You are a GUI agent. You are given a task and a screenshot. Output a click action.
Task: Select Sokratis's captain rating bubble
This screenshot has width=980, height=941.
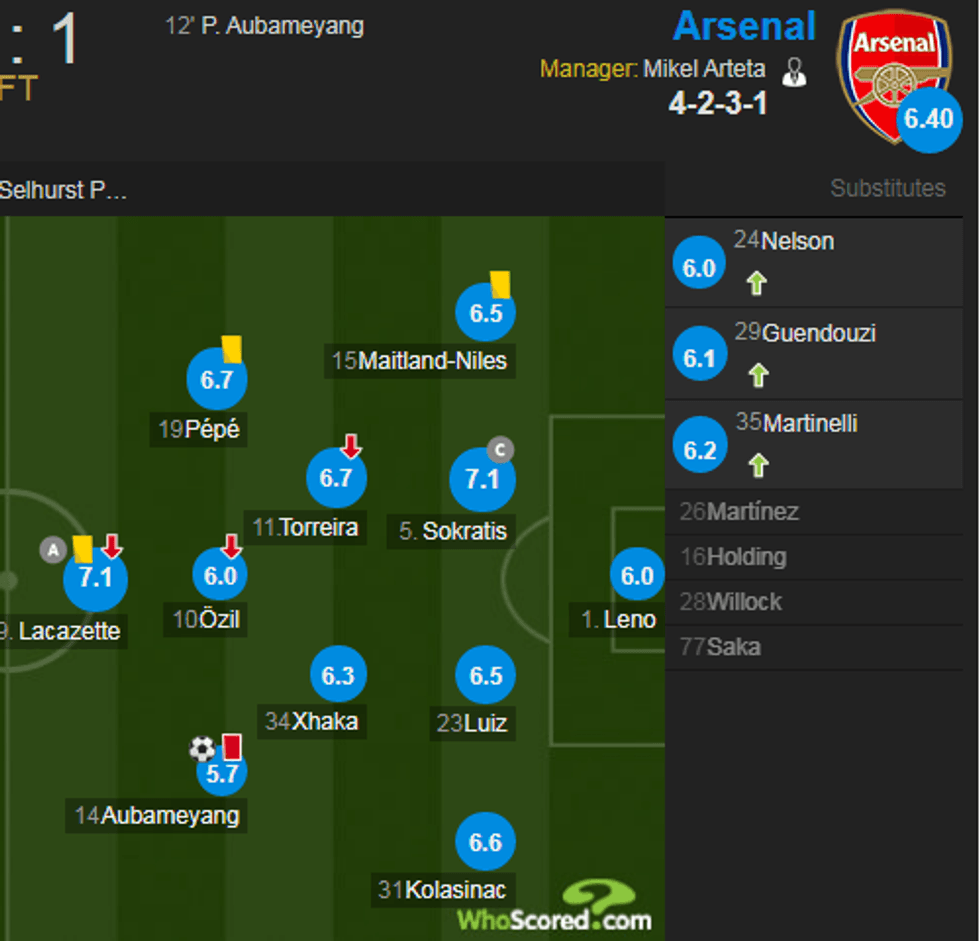(x=482, y=479)
